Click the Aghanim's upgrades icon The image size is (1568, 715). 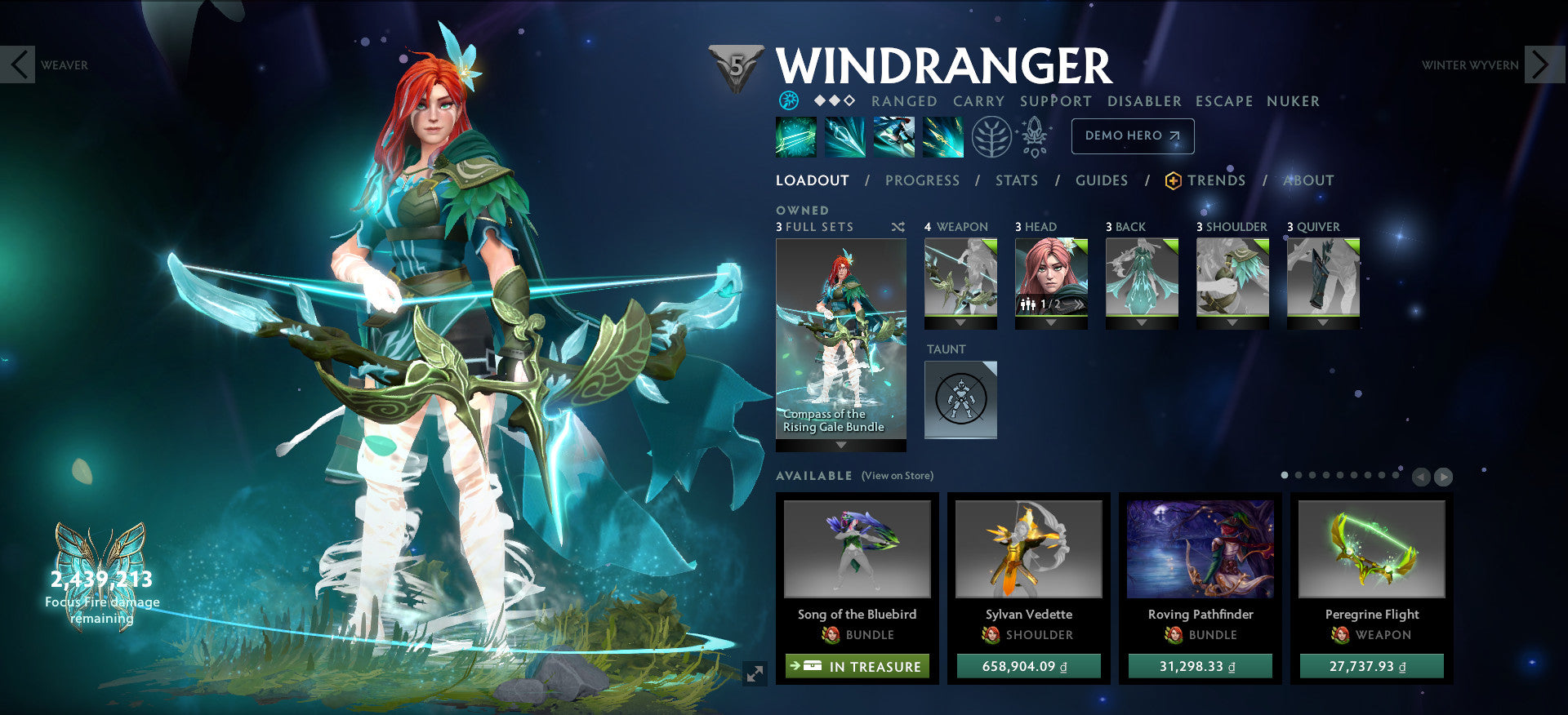click(1031, 136)
